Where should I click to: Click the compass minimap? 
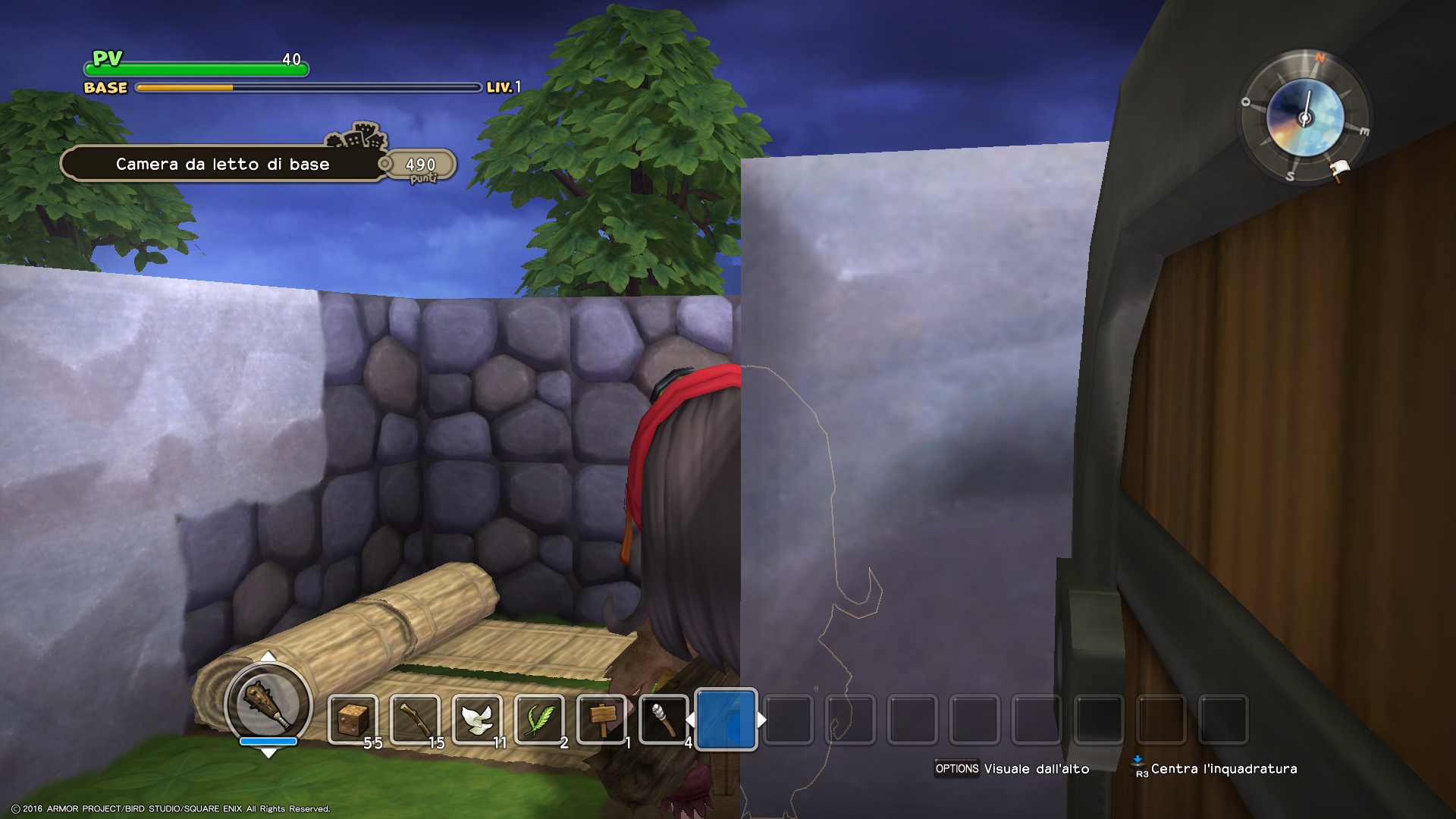point(1304,118)
